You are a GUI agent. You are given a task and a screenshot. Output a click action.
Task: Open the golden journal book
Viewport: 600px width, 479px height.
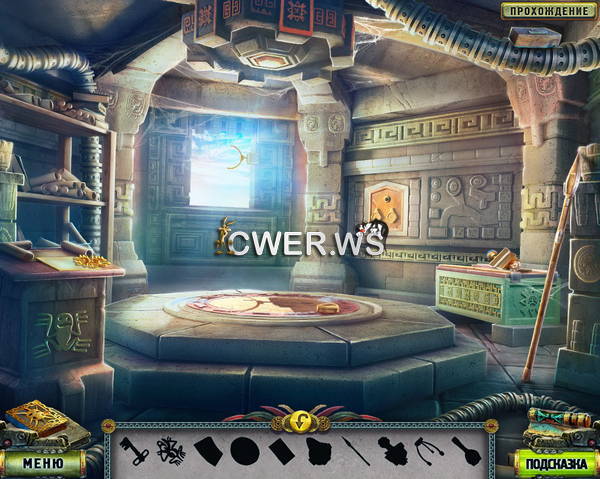(x=37, y=423)
